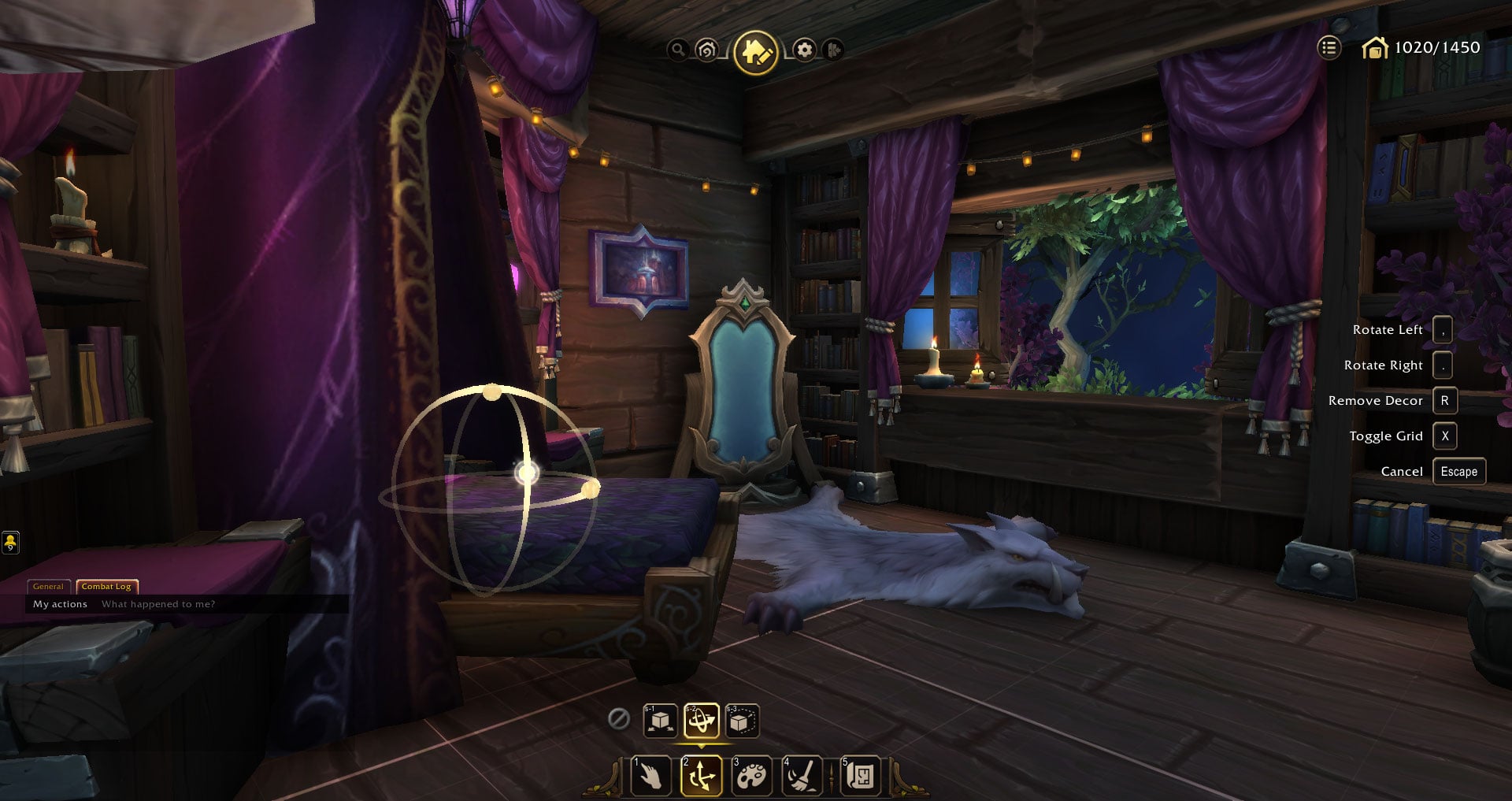Open housing settings gear
The image size is (1512, 801).
(x=803, y=49)
